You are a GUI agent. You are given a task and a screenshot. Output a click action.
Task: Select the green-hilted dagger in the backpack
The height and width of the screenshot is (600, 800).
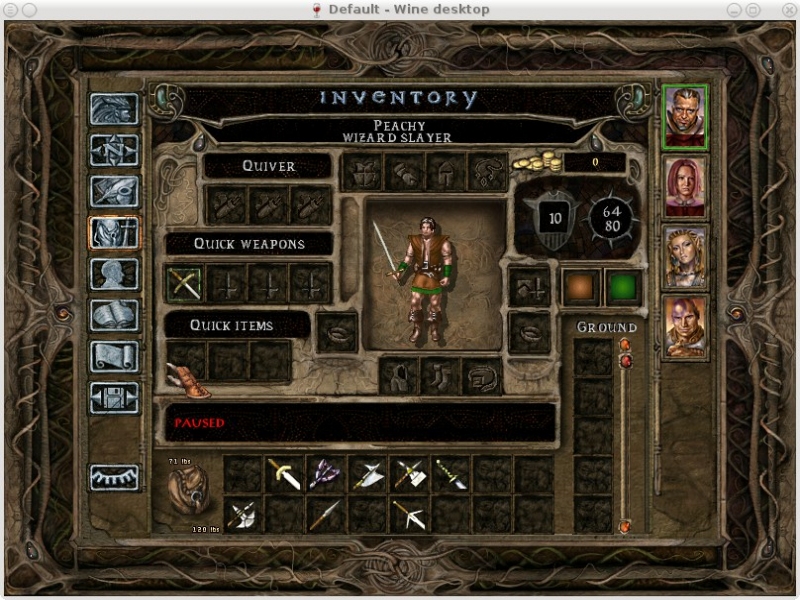(451, 475)
